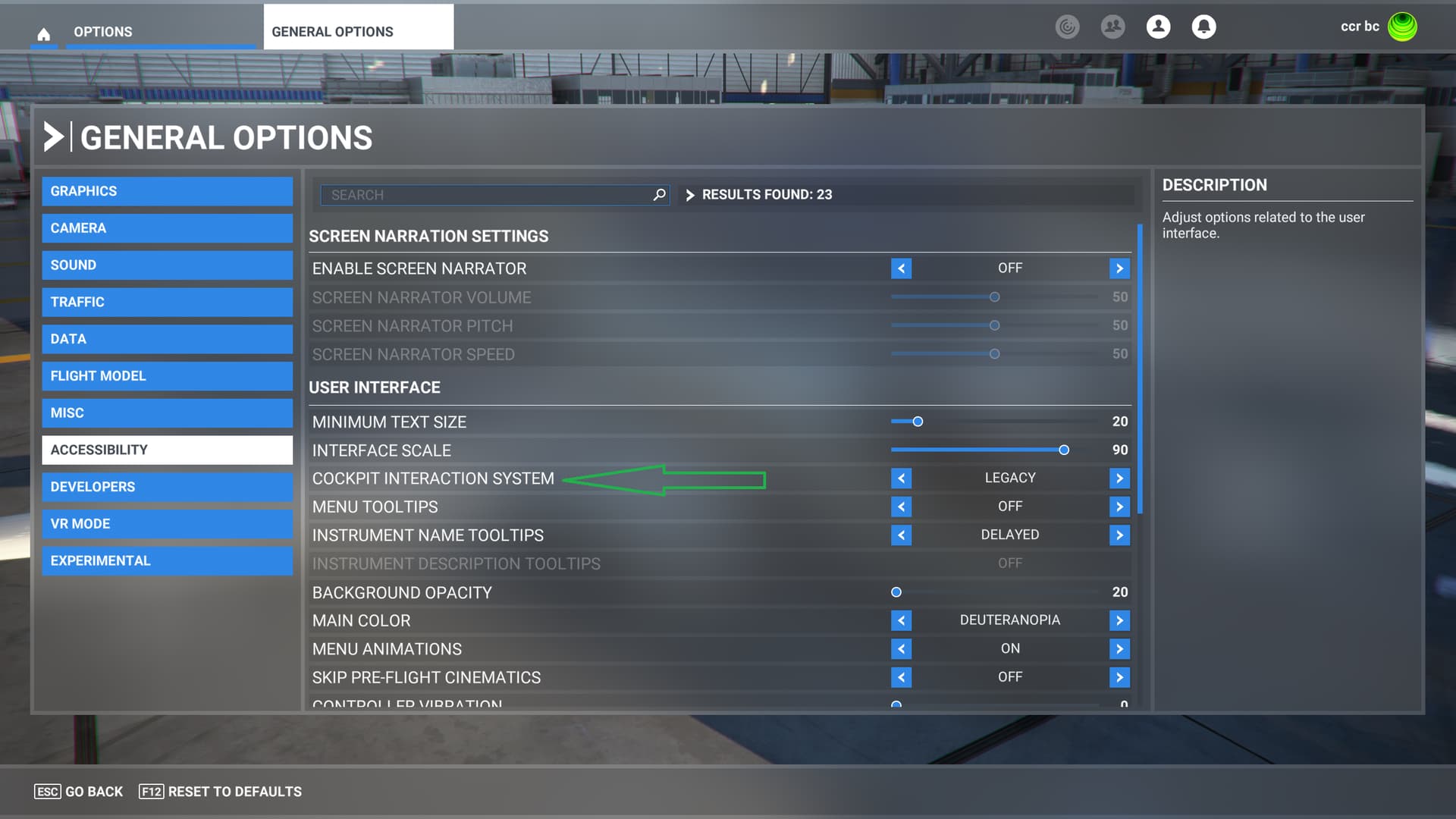Toggle Skip Pre-Flight Cinematics
Viewport: 1456px width, 819px height.
[1119, 677]
